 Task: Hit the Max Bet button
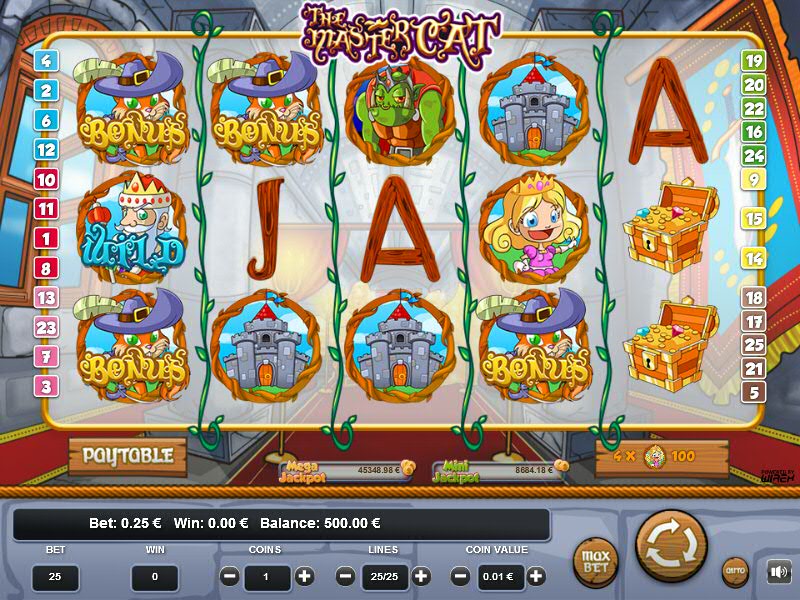pos(595,561)
